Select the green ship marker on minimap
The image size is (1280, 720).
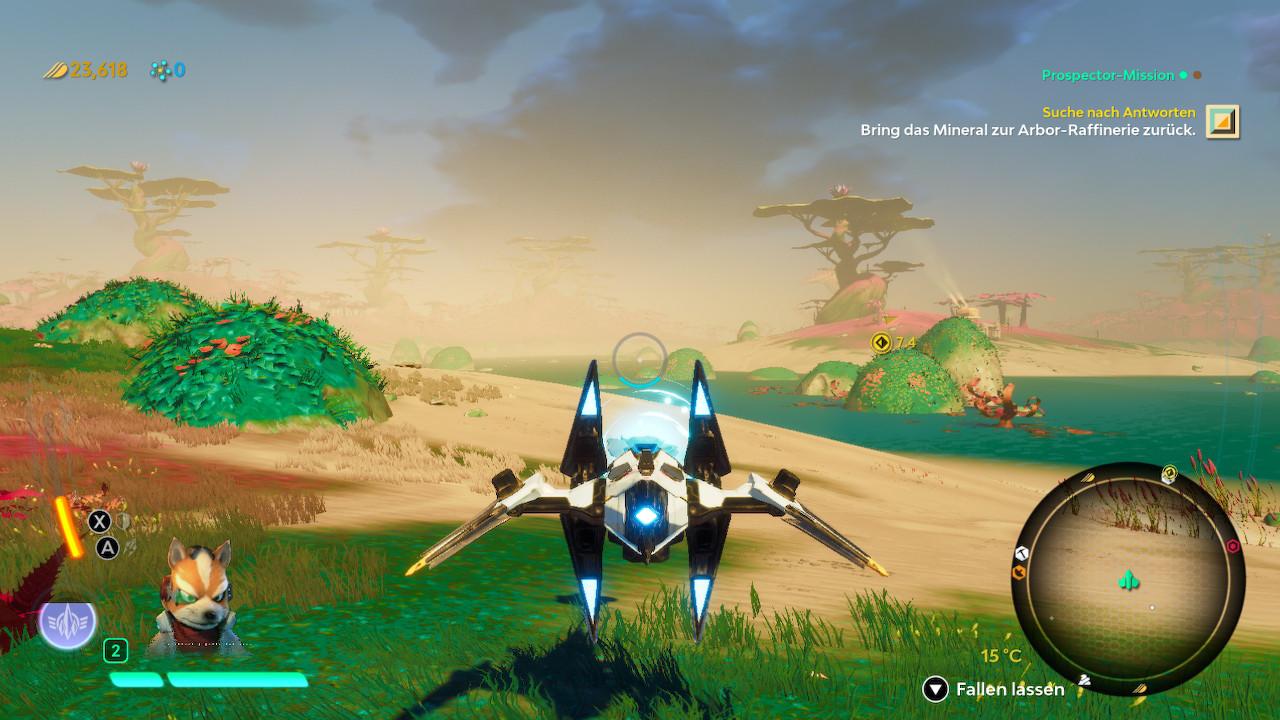pos(1128,581)
